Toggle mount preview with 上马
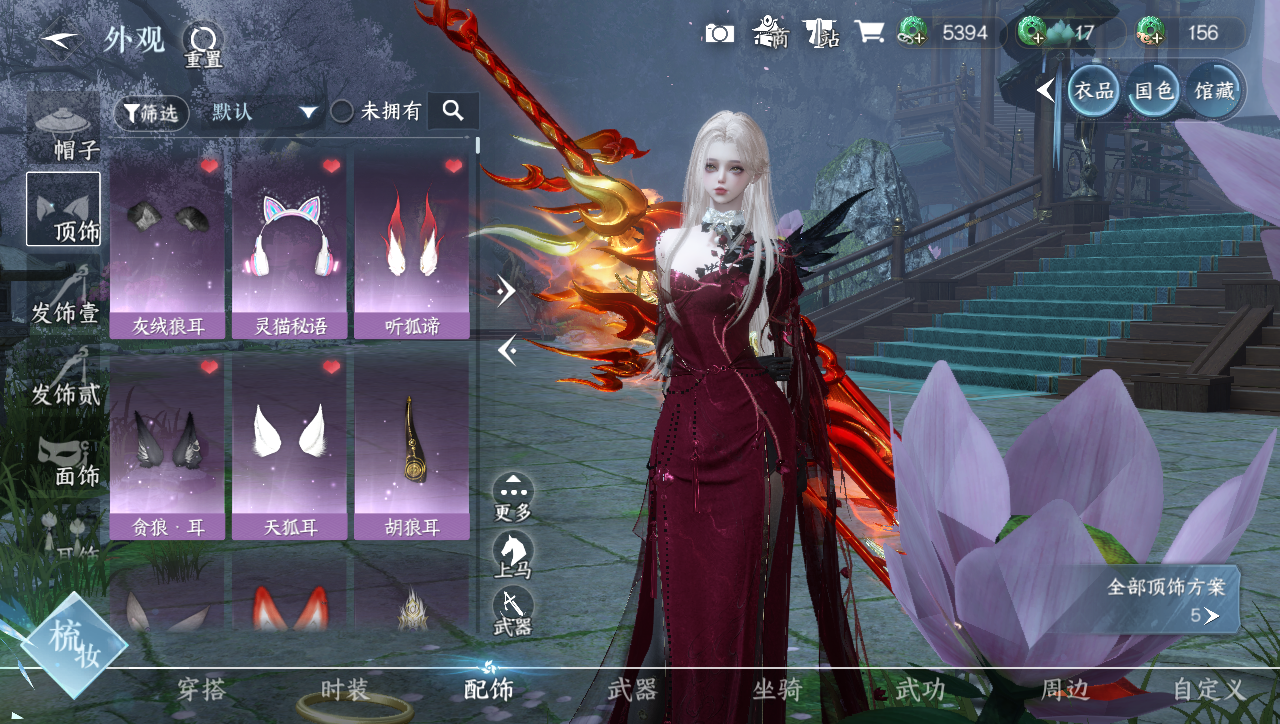1280x724 pixels. click(x=513, y=555)
